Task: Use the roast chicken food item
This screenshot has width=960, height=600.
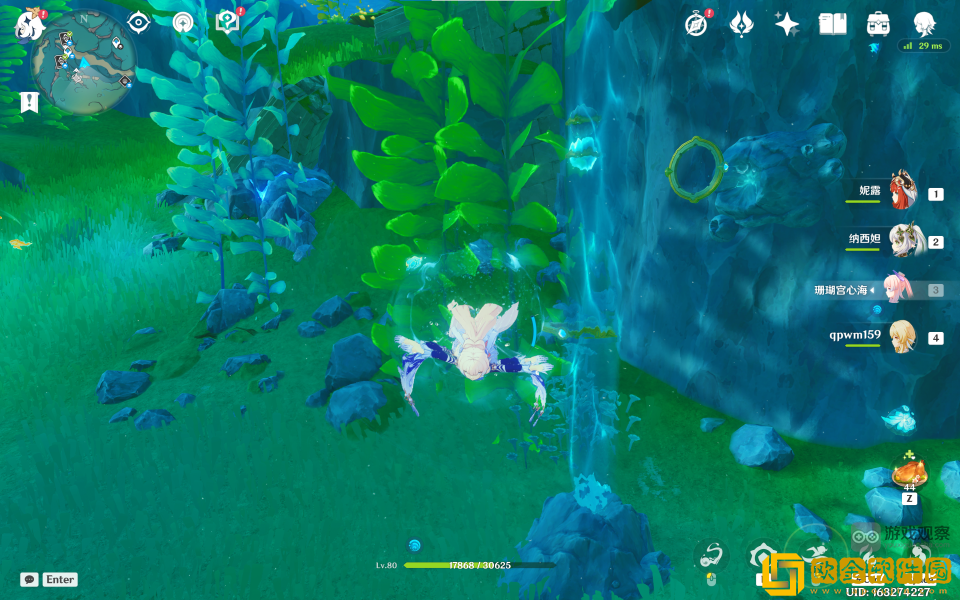Action: pyautogui.click(x=909, y=473)
